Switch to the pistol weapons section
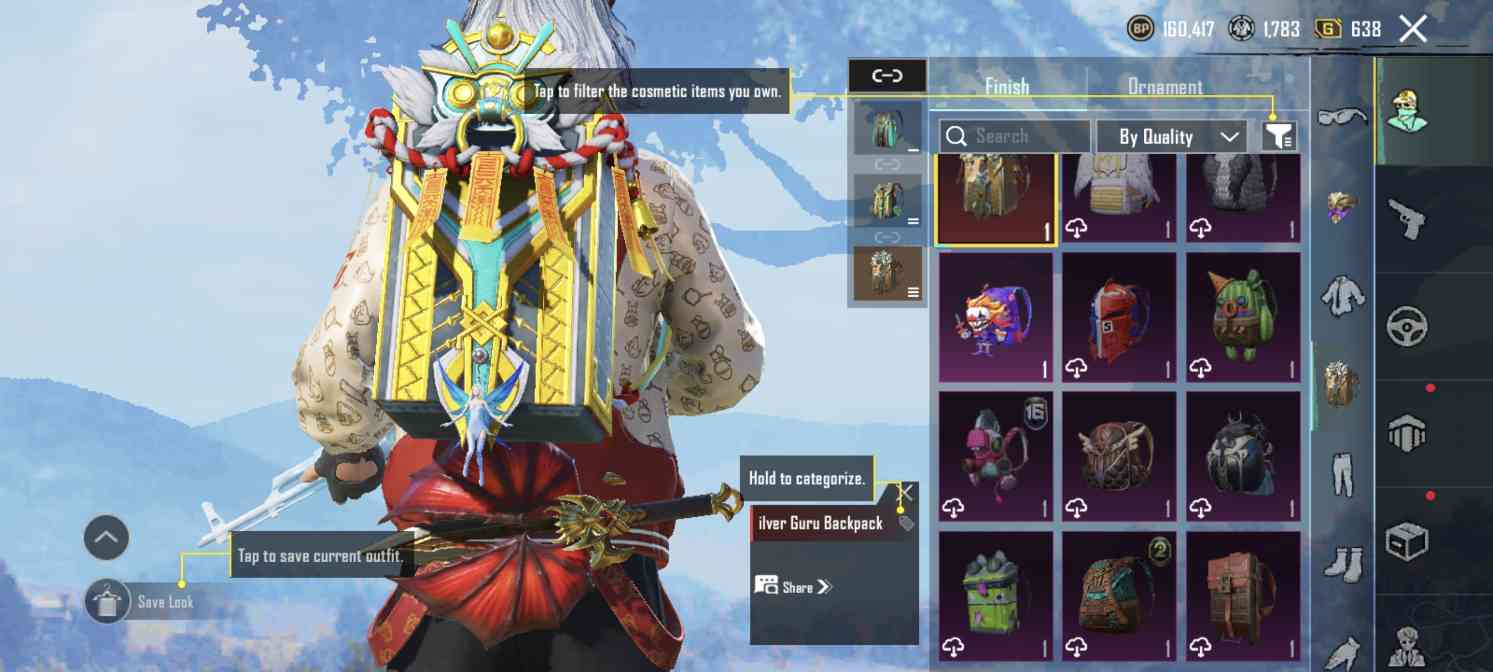Screen dimensions: 1493x672 click(1408, 216)
